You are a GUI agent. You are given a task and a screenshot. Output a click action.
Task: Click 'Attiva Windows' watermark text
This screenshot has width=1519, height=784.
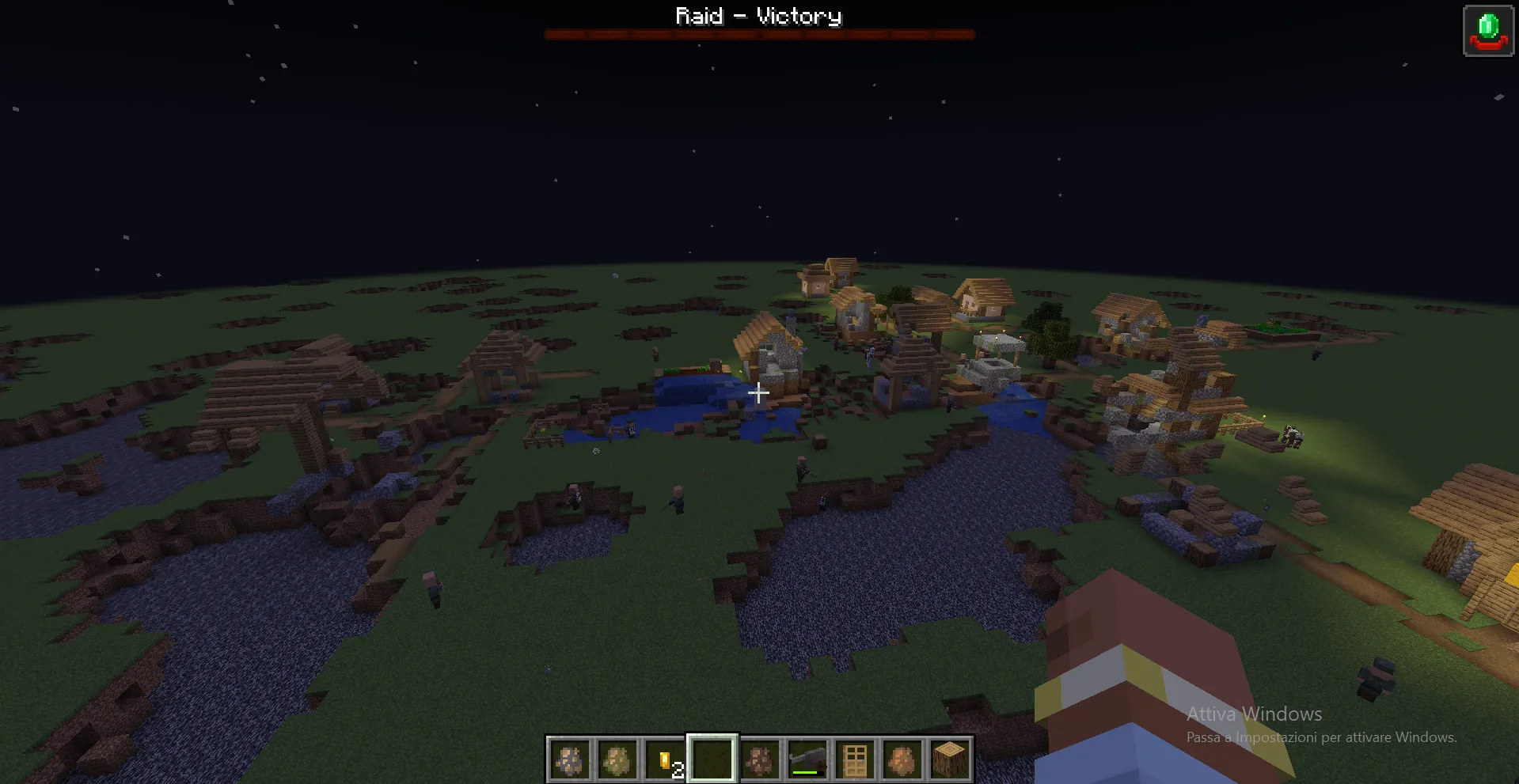coord(1253,714)
